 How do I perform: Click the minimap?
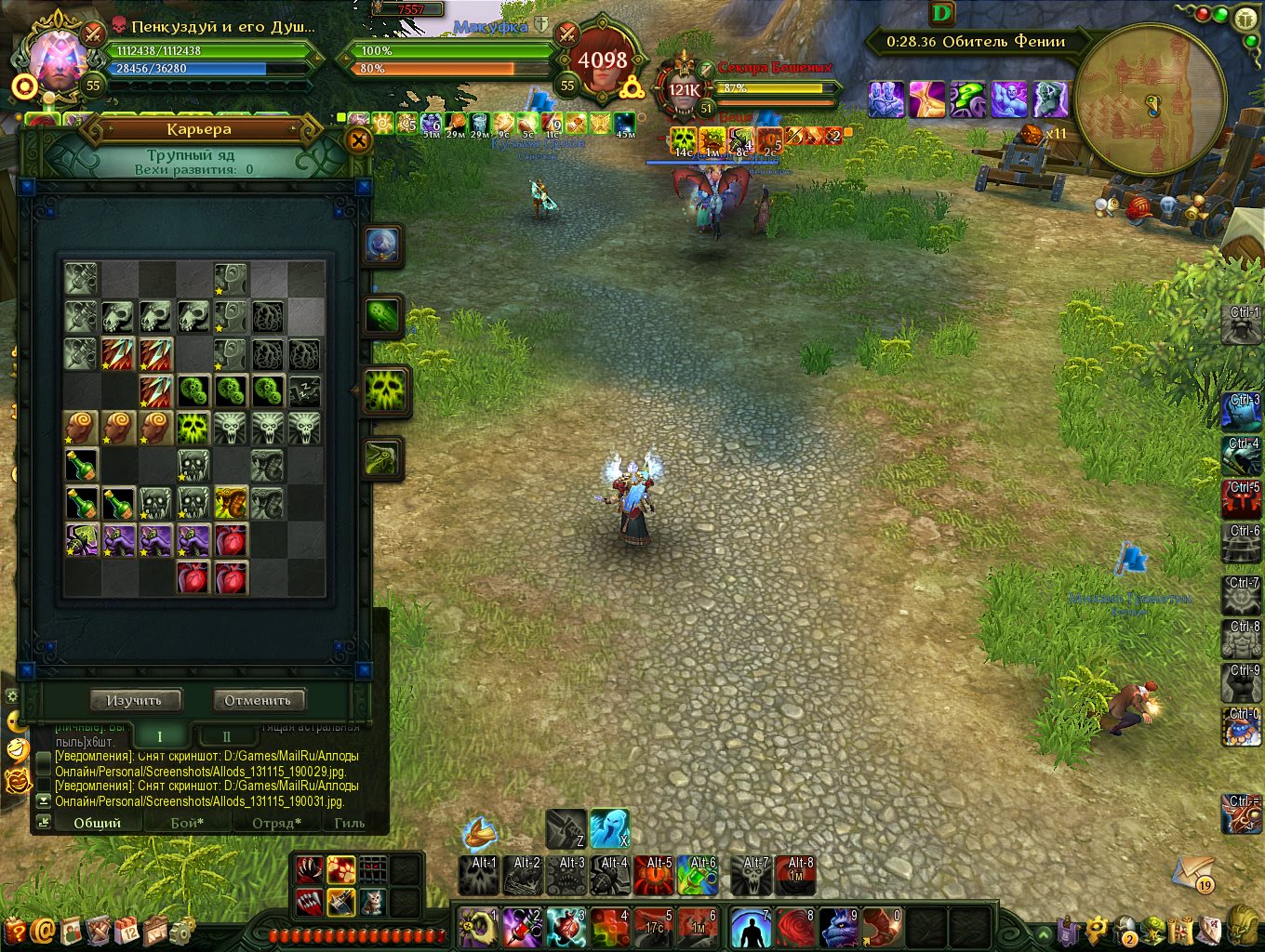click(x=1150, y=99)
